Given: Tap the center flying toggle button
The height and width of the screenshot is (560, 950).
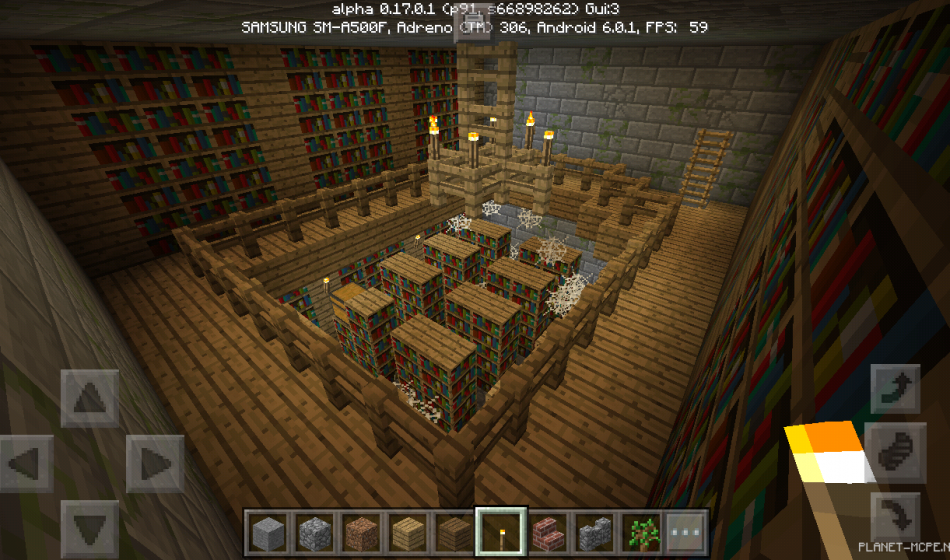Looking at the screenshot, I should 895,452.
